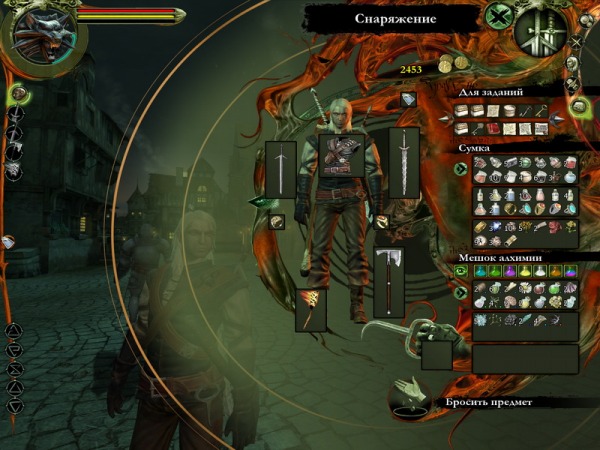The width and height of the screenshot is (600, 450).
Task: Open the wolf medallion portrait
Action: point(46,33)
